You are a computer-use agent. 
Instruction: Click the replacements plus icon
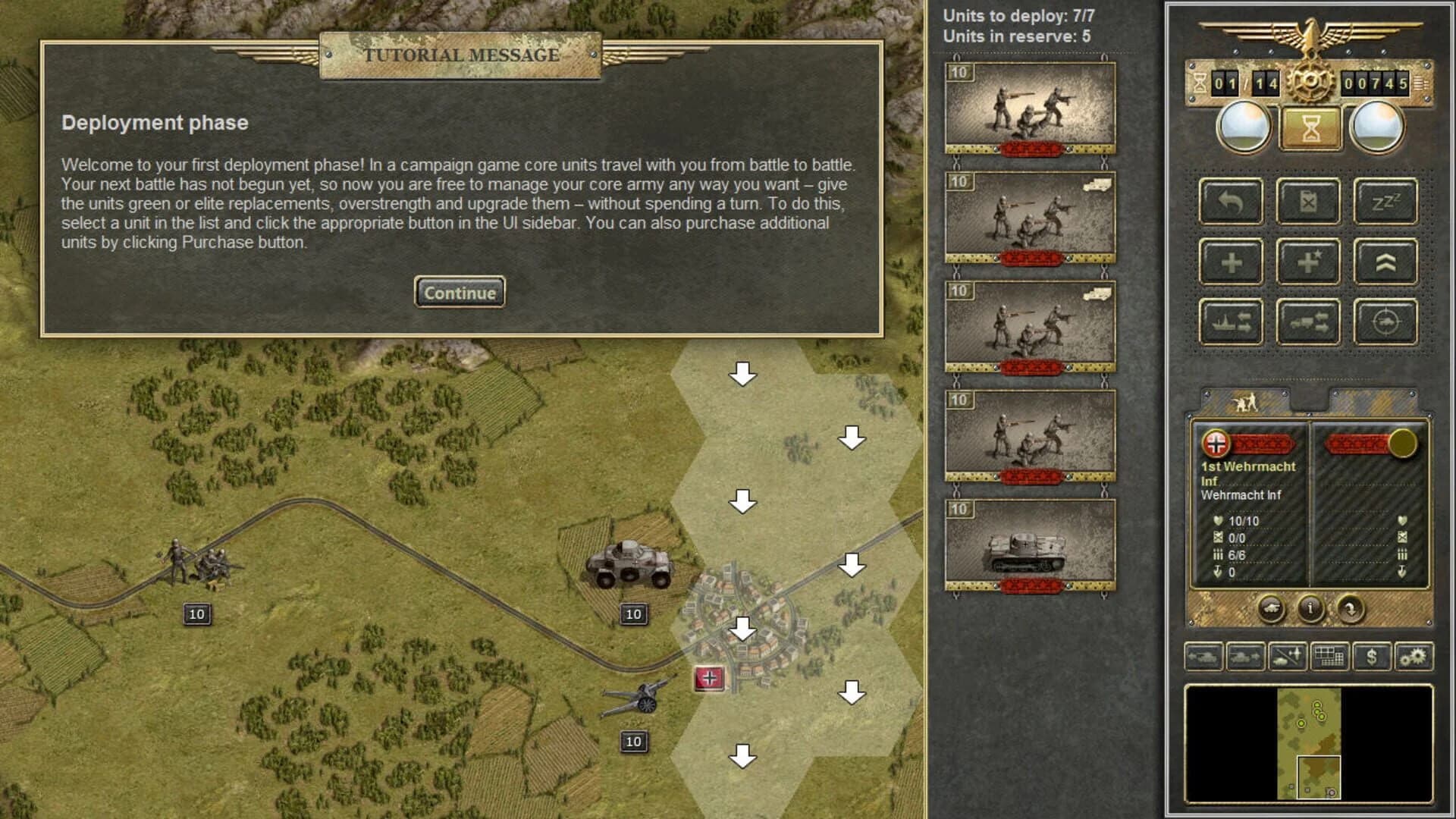coord(1230,261)
